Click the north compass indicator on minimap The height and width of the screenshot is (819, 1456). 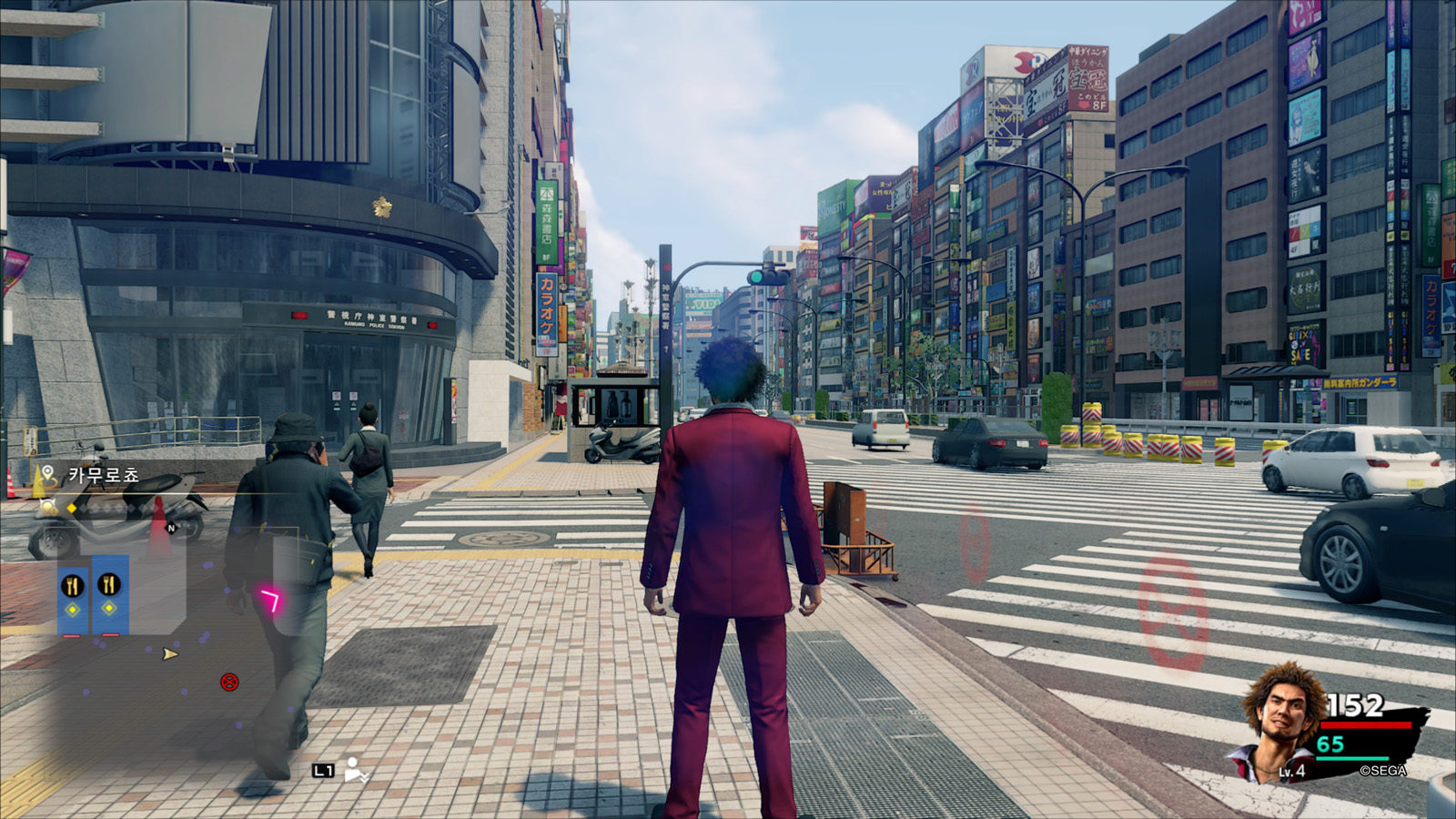(171, 528)
